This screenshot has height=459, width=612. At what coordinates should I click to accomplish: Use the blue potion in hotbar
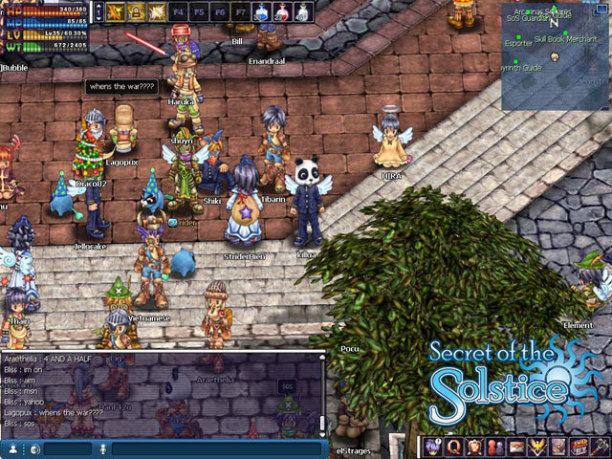tap(262, 12)
